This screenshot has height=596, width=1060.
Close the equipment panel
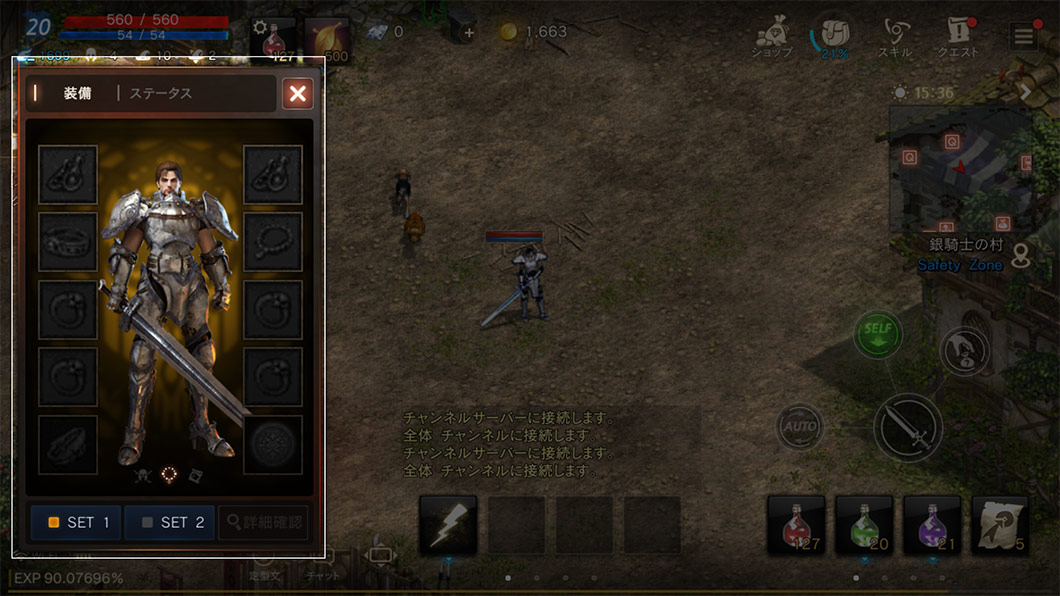(x=297, y=94)
